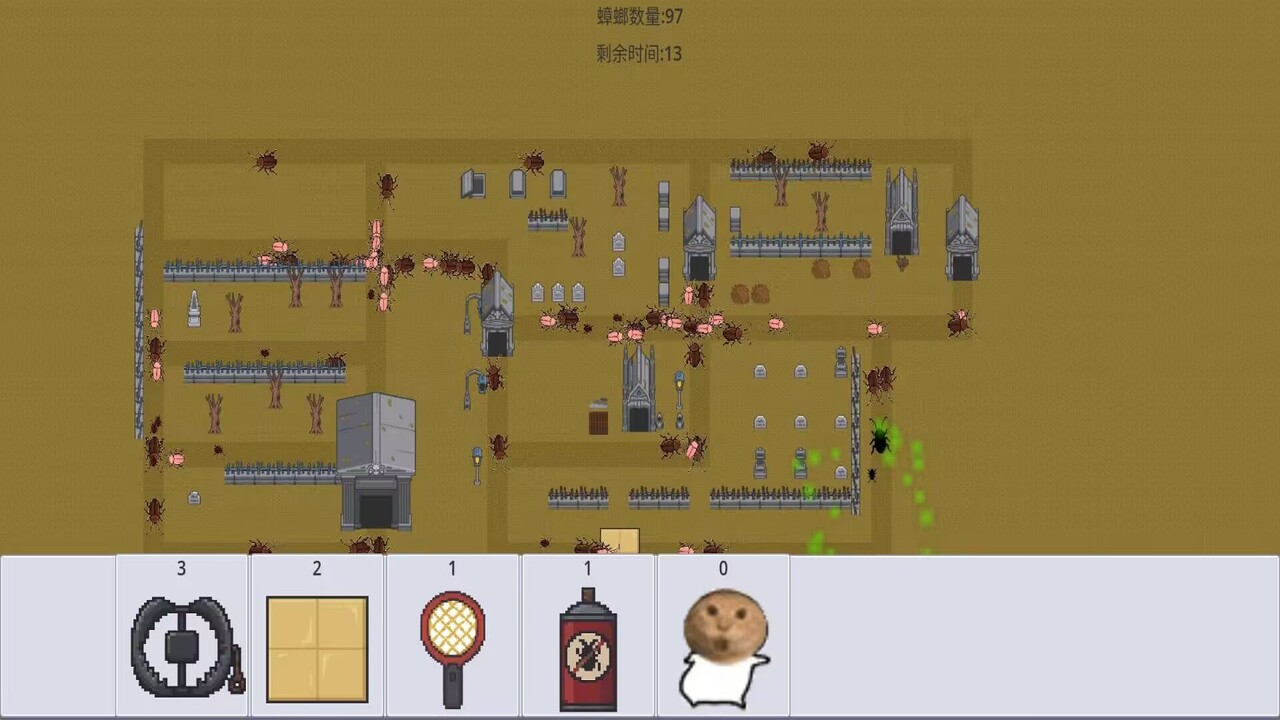Select the cardboard box item slot
Viewport: 1280px width, 720px height.
(x=316, y=635)
